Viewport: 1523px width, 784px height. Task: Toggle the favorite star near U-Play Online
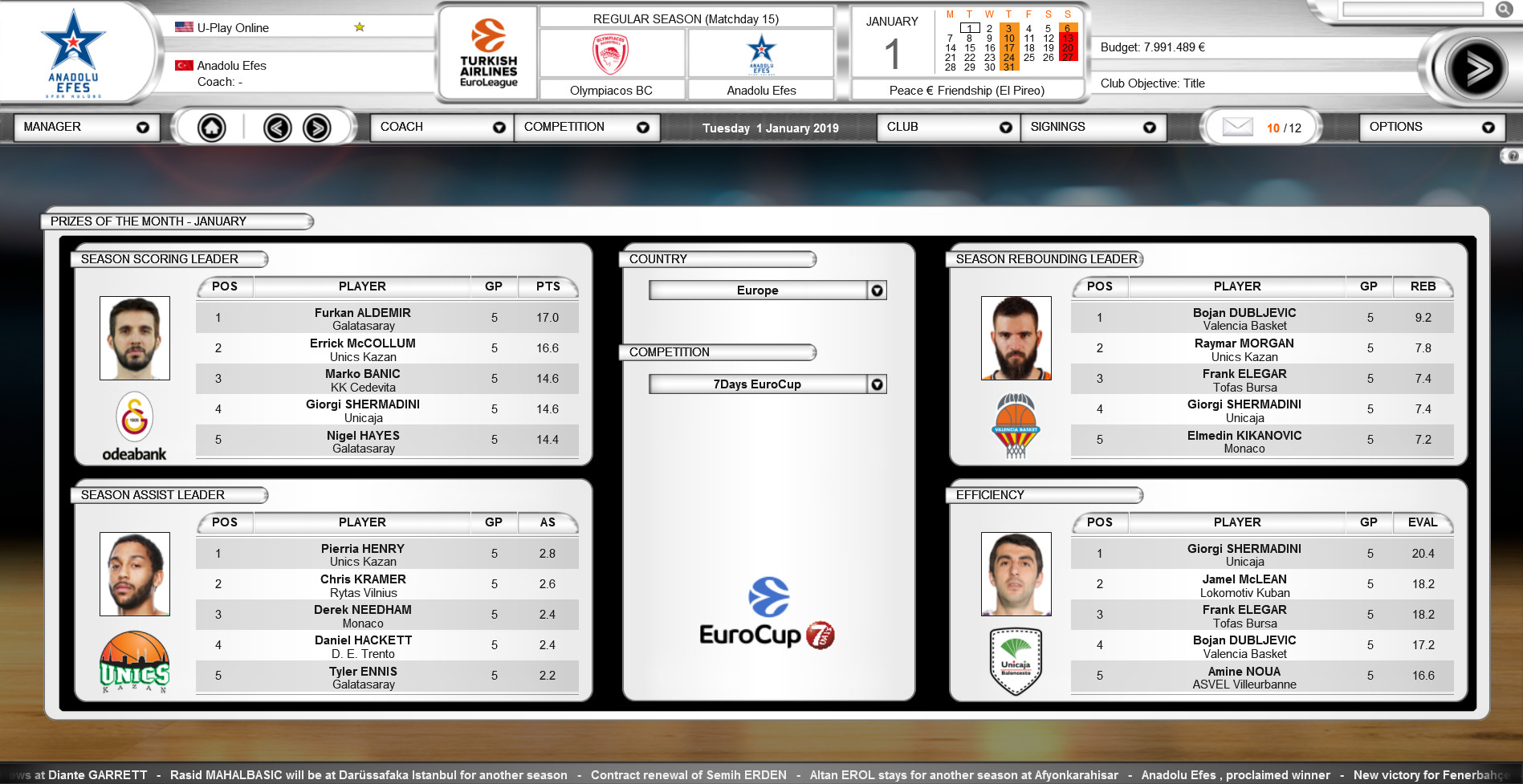tap(359, 26)
